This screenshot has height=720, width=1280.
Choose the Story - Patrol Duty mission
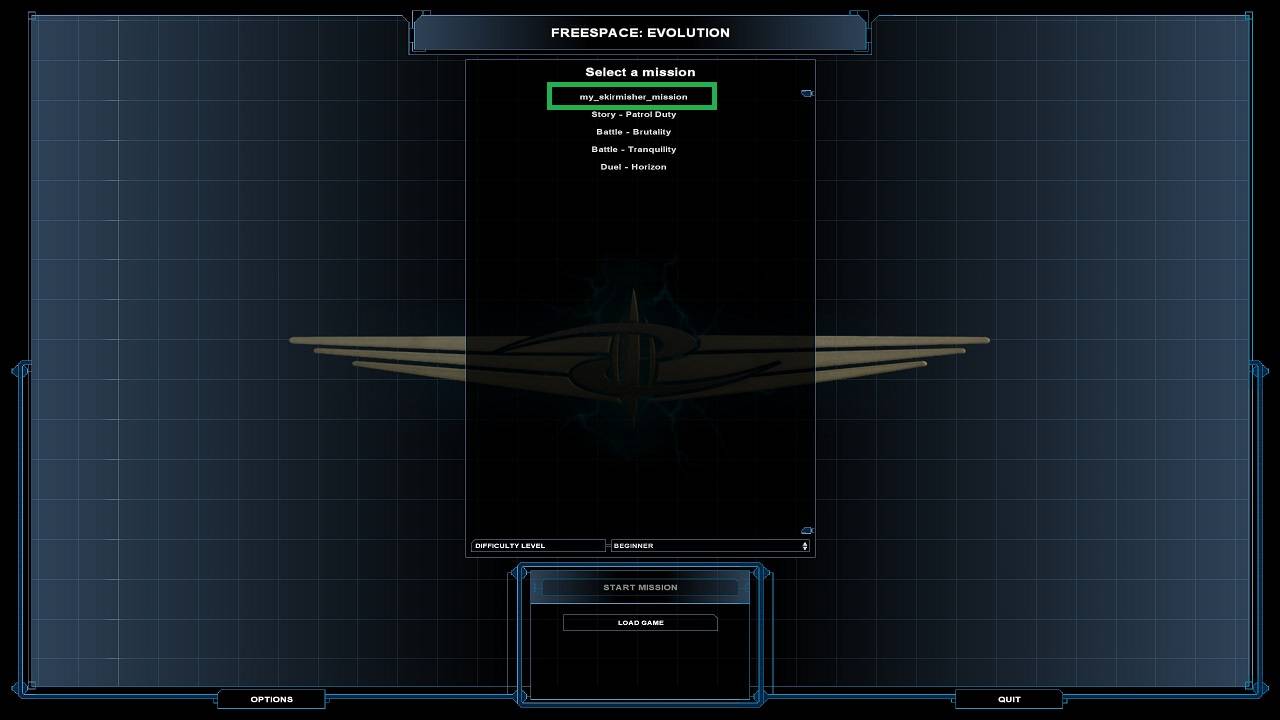pos(634,114)
